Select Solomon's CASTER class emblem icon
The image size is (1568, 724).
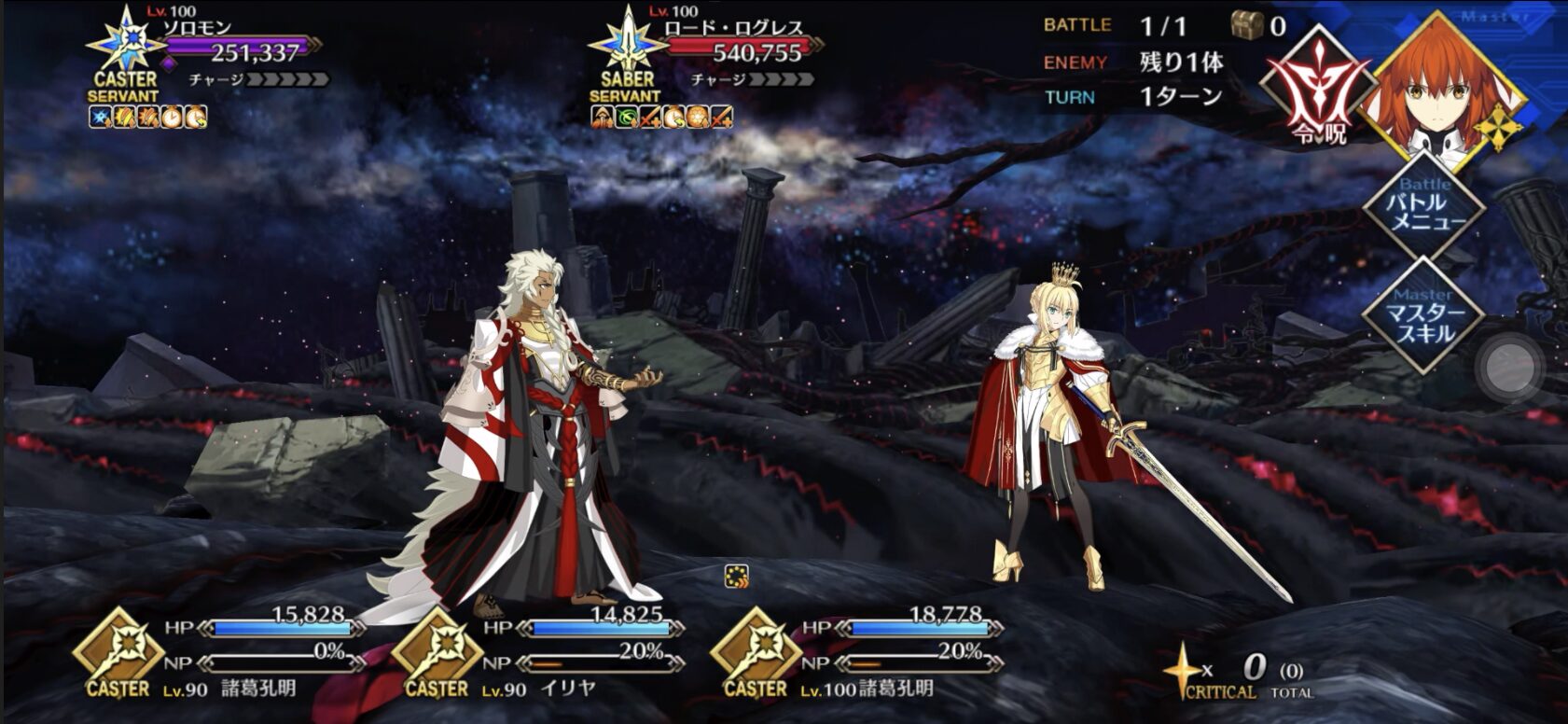click(126, 42)
